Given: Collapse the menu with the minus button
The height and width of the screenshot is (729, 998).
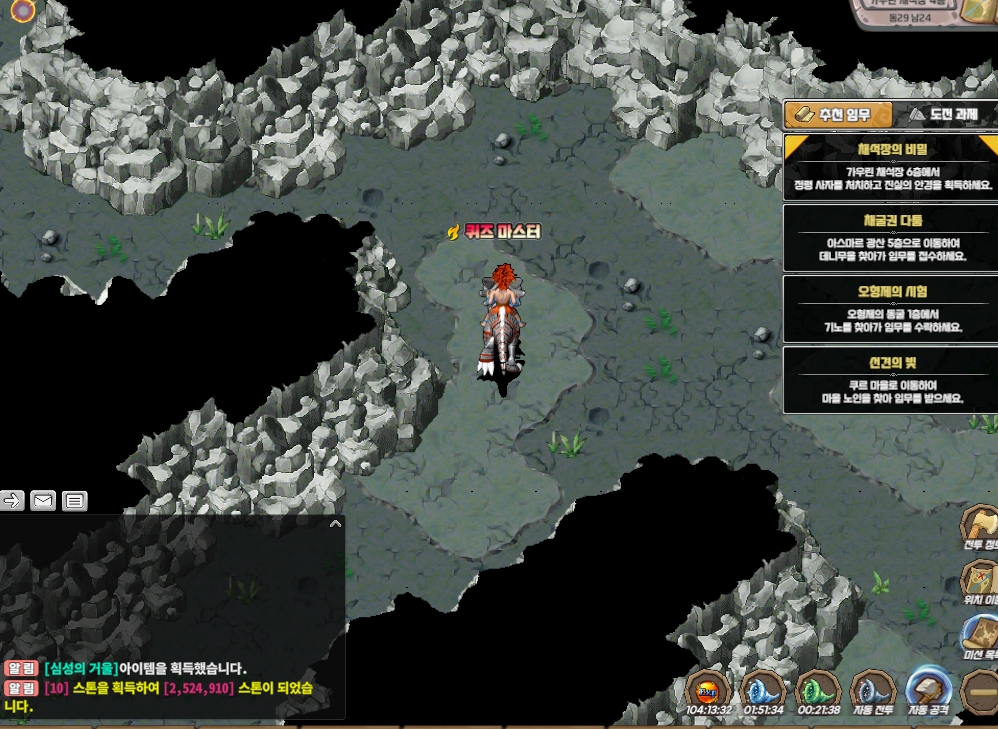Looking at the screenshot, I should pos(979,690).
